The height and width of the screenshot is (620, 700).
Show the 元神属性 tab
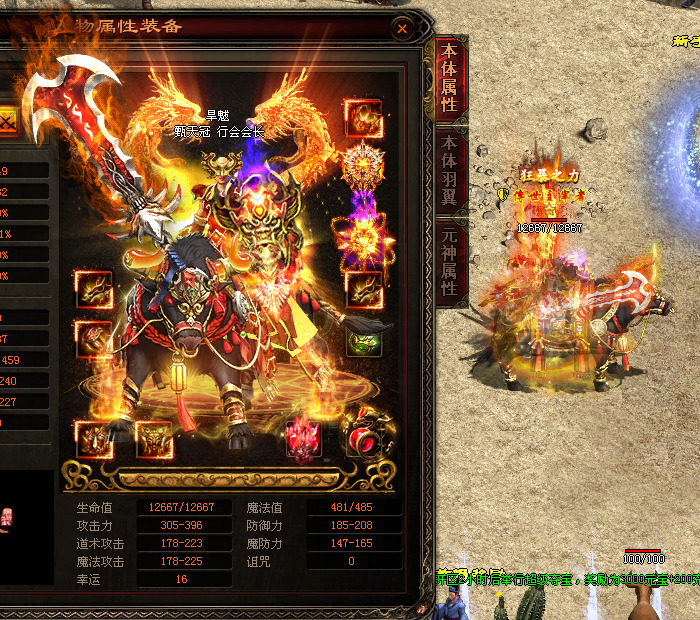pos(450,261)
